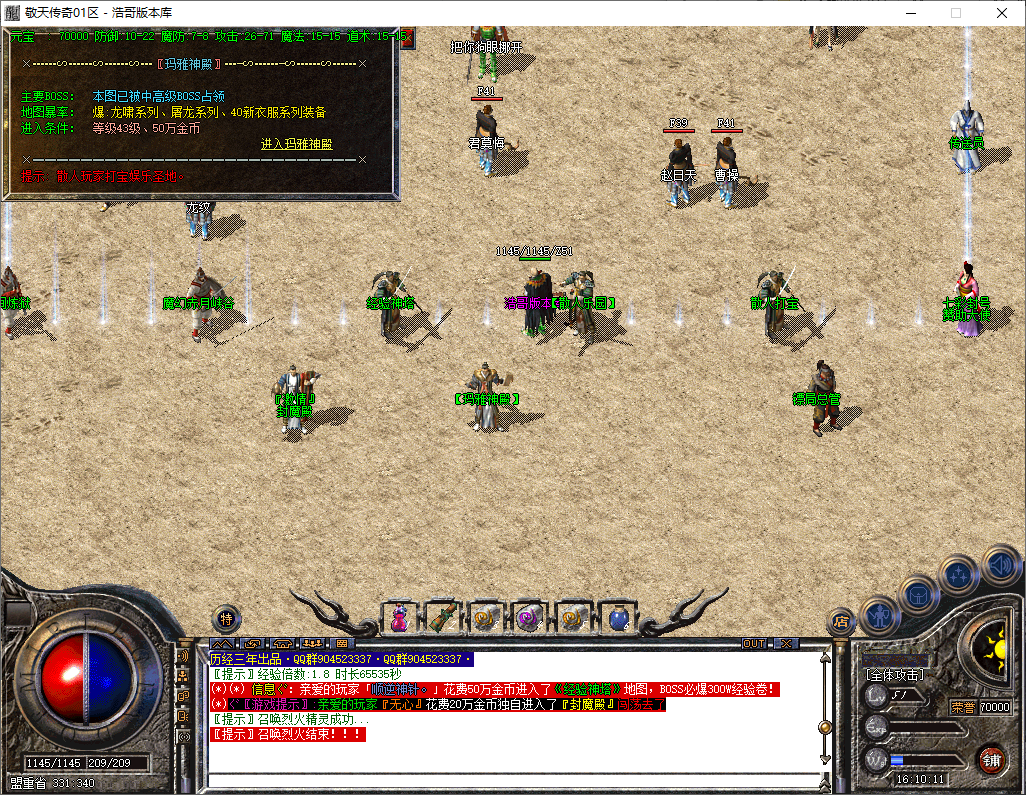Click the X button beside OUT

[x=786, y=643]
